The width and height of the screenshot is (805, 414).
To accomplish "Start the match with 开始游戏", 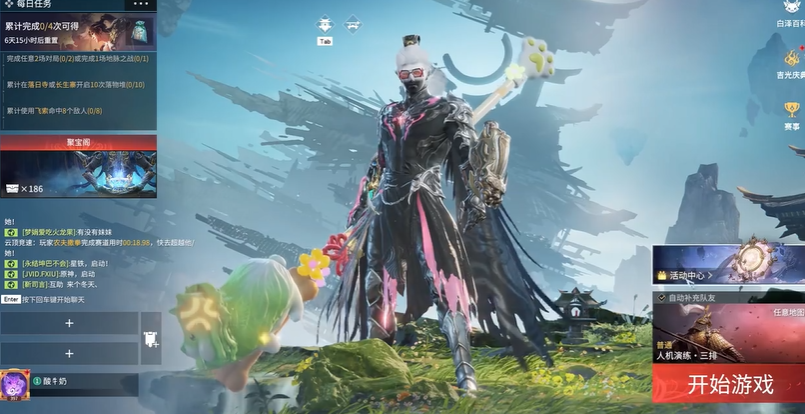I will click(x=730, y=384).
